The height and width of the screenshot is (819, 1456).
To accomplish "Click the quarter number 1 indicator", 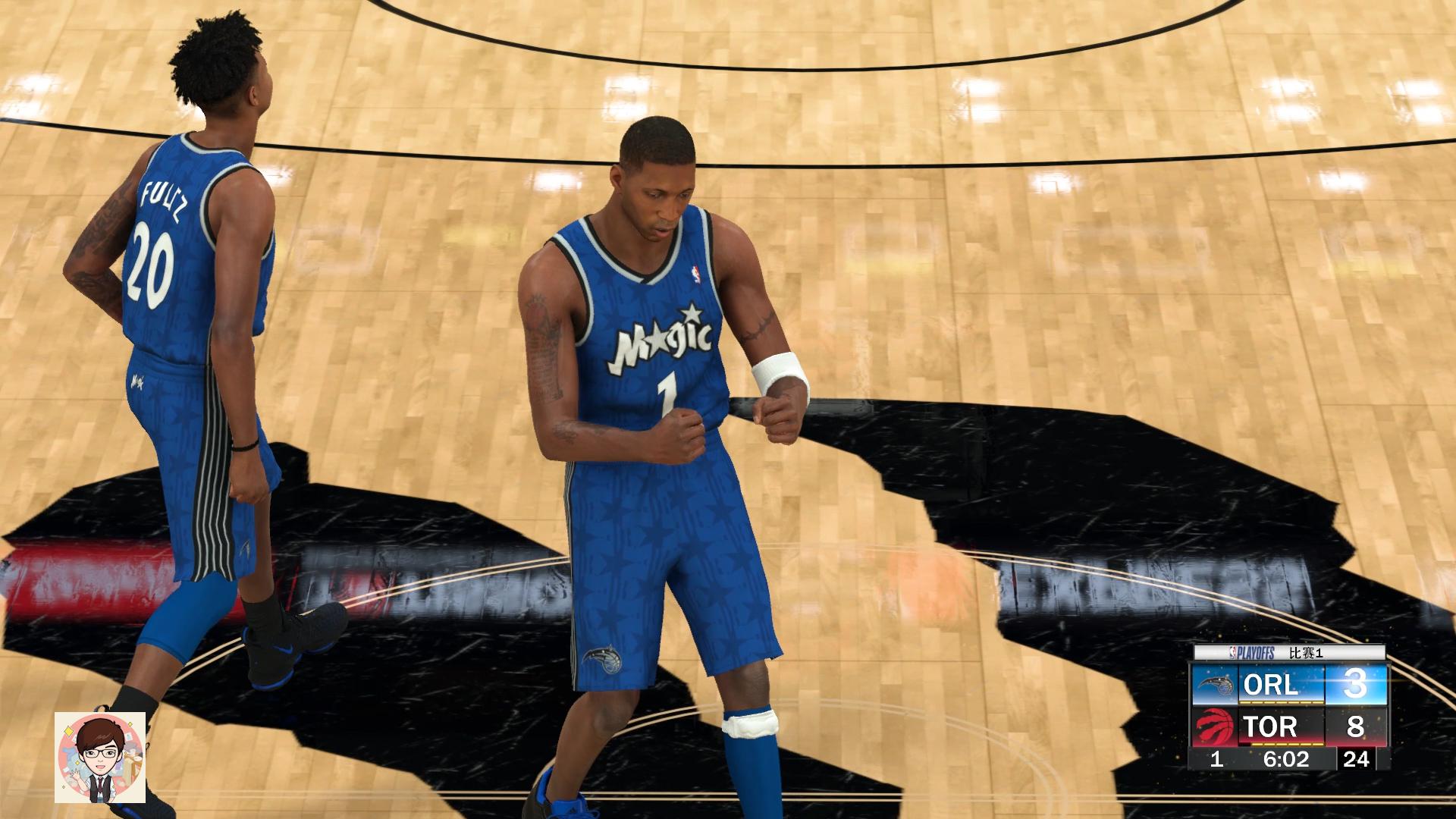I will 1216,761.
